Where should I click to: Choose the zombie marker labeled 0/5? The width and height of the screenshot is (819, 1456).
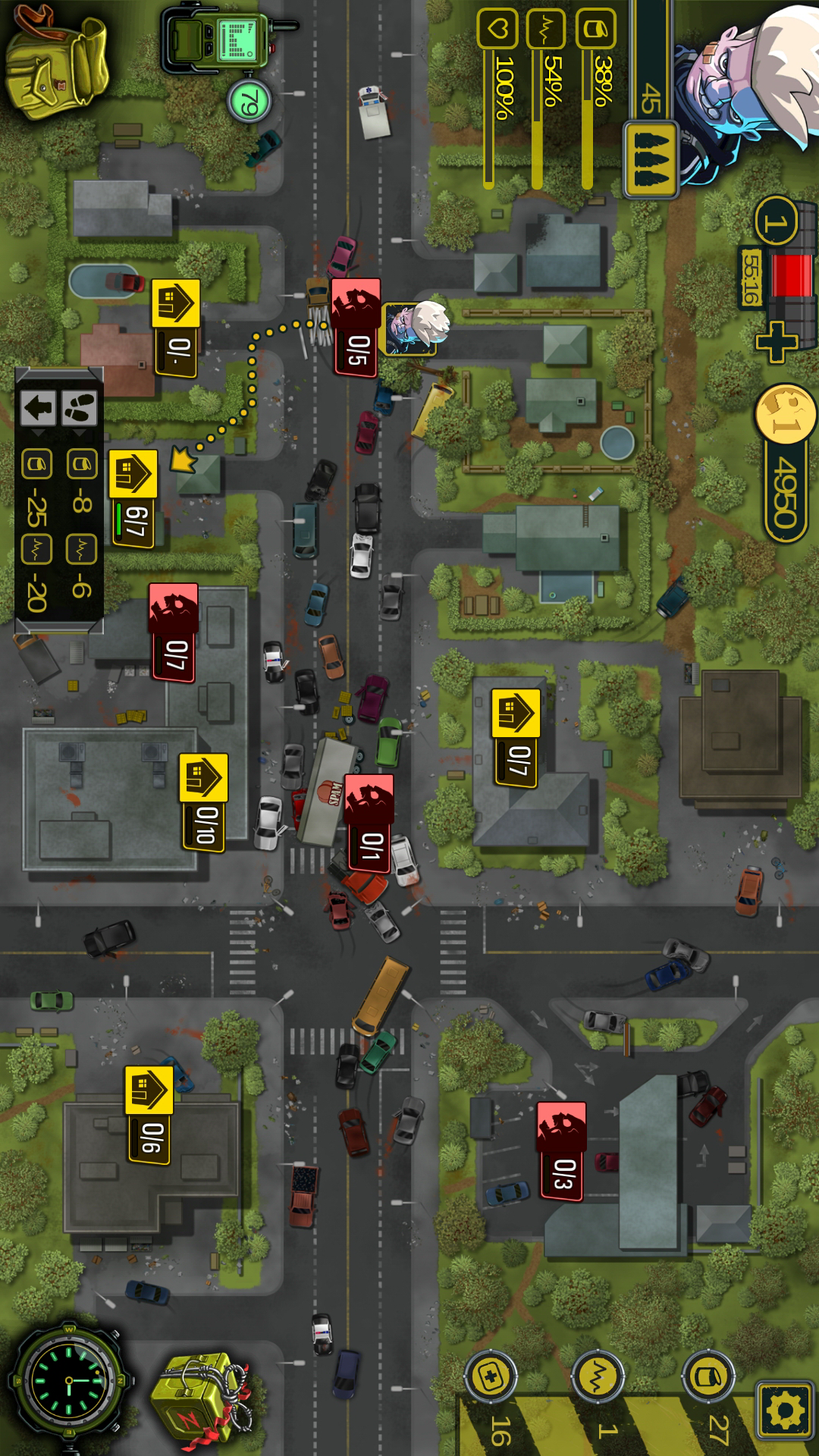[x=356, y=326]
